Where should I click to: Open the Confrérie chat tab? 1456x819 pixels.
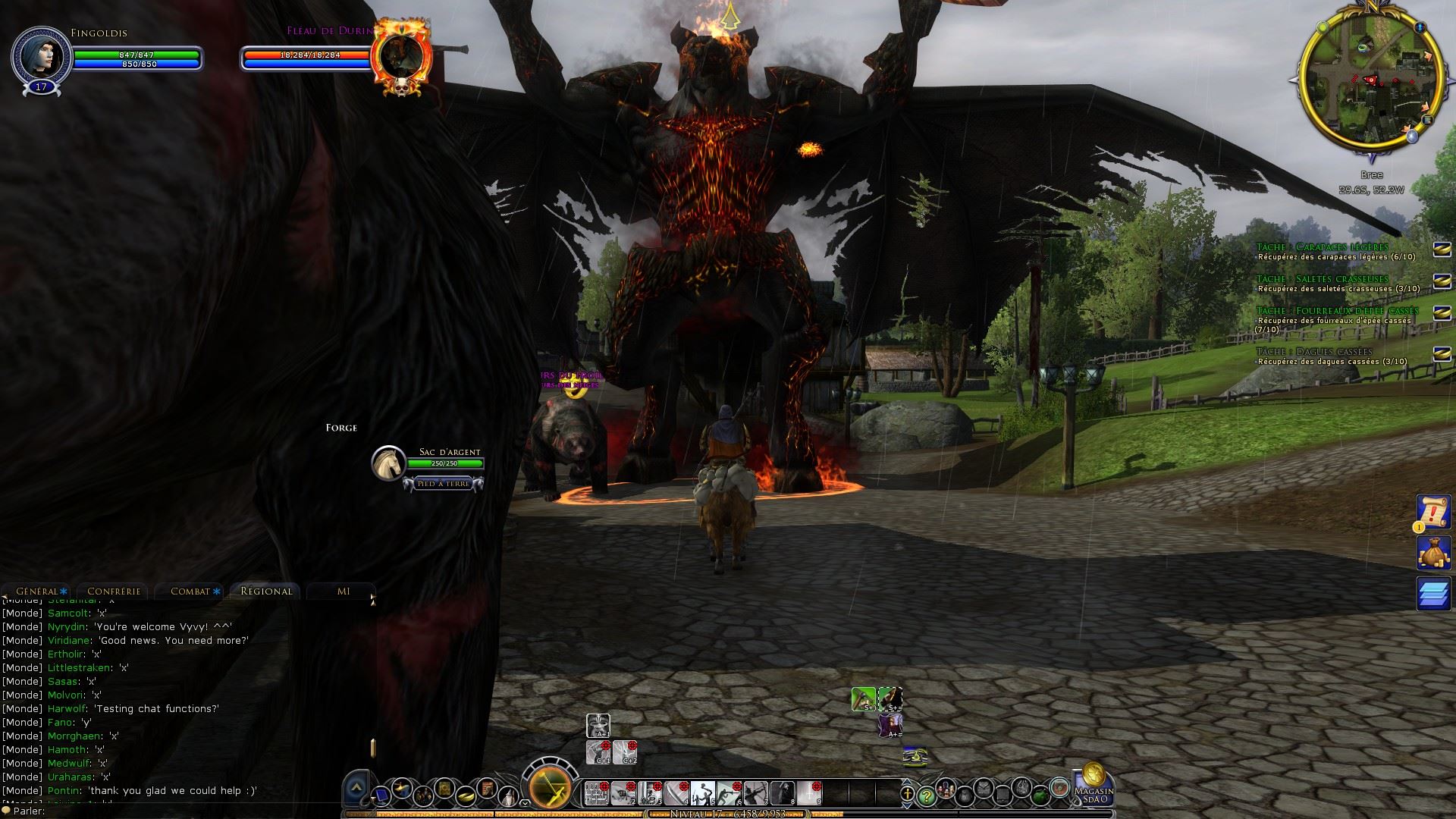pos(114,591)
